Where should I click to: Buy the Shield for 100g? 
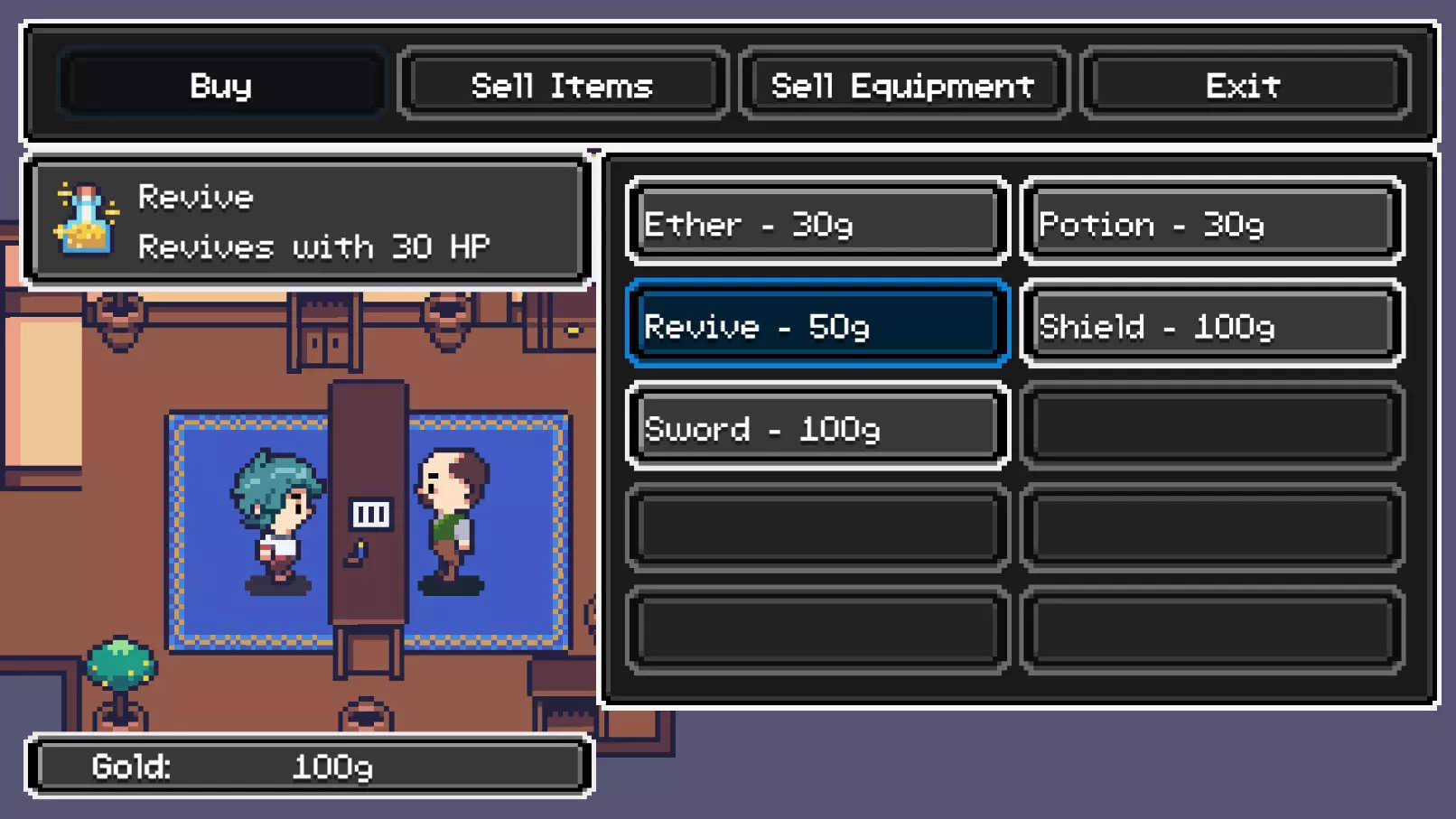point(1210,326)
